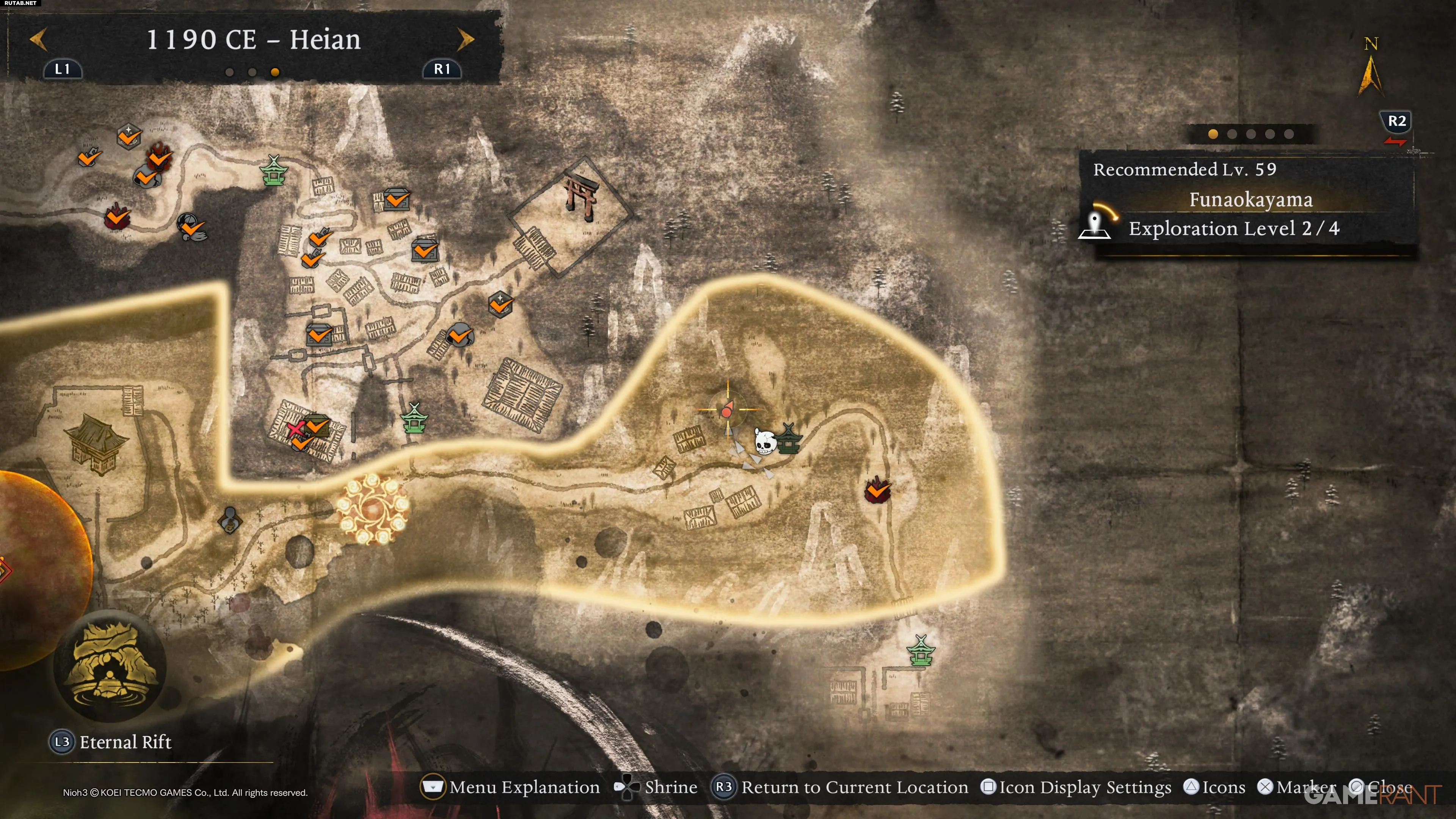Click the left arrow beside 1190 CE – Heian

pyautogui.click(x=38, y=39)
